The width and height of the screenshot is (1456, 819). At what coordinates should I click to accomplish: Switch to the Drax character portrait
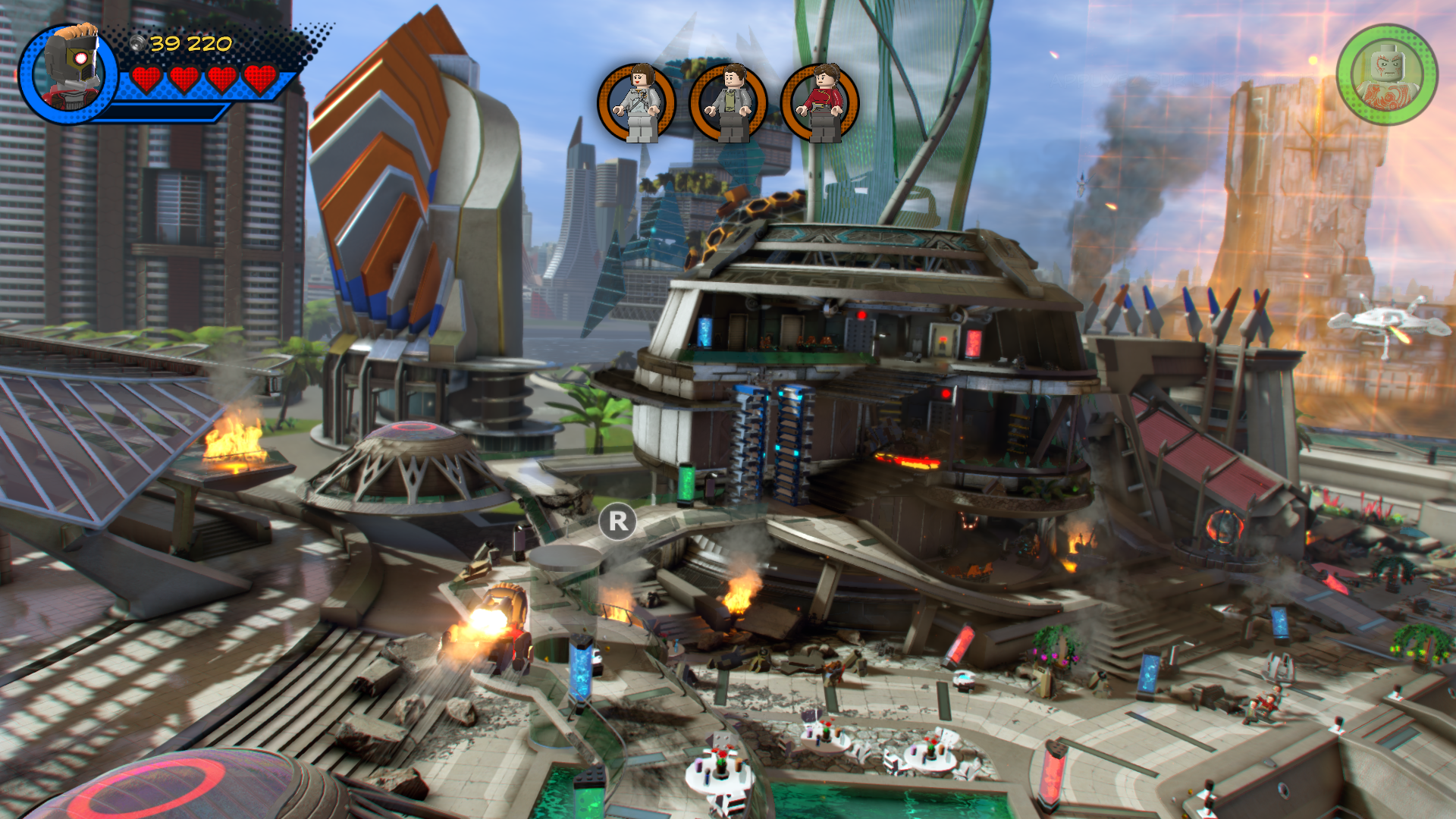(1387, 75)
